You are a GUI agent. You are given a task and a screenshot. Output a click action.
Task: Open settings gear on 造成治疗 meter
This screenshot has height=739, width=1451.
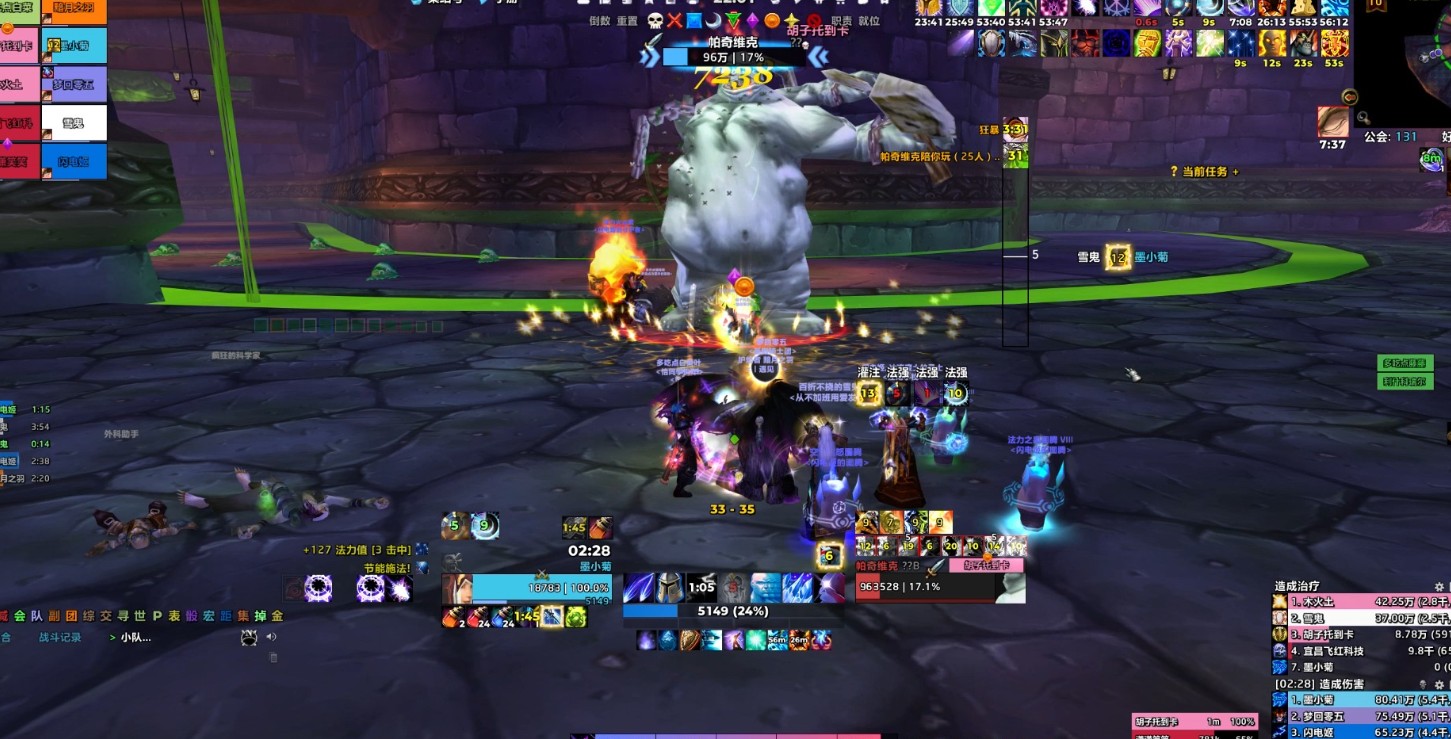1439,586
